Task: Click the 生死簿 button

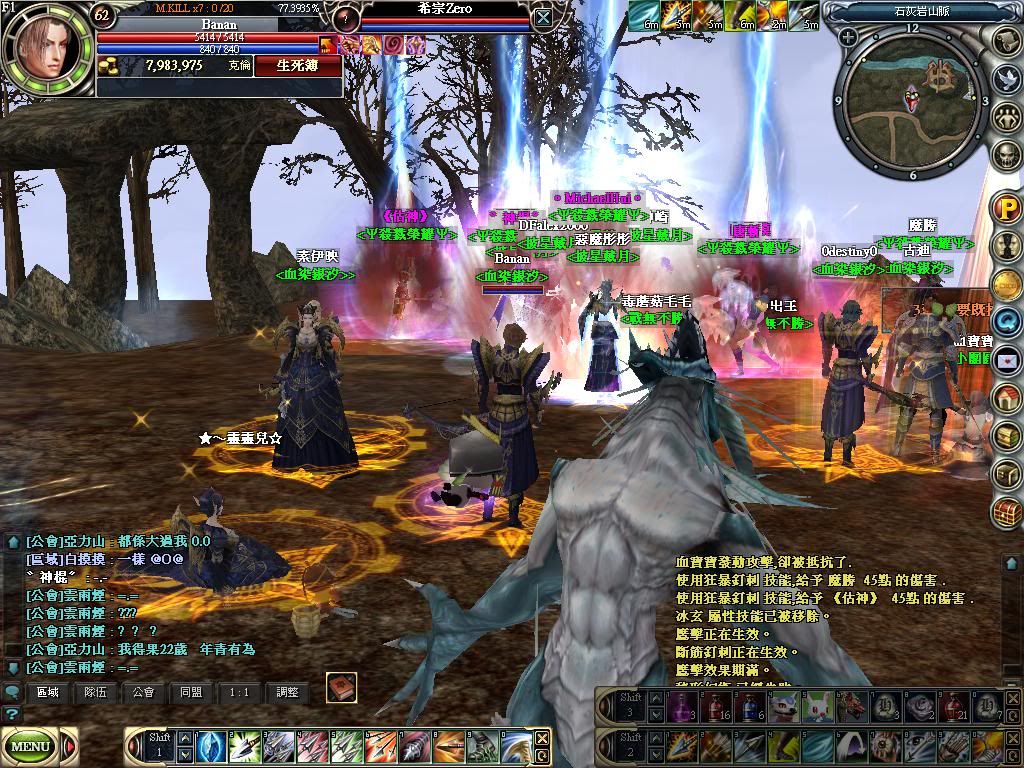Action: pyautogui.click(x=298, y=65)
